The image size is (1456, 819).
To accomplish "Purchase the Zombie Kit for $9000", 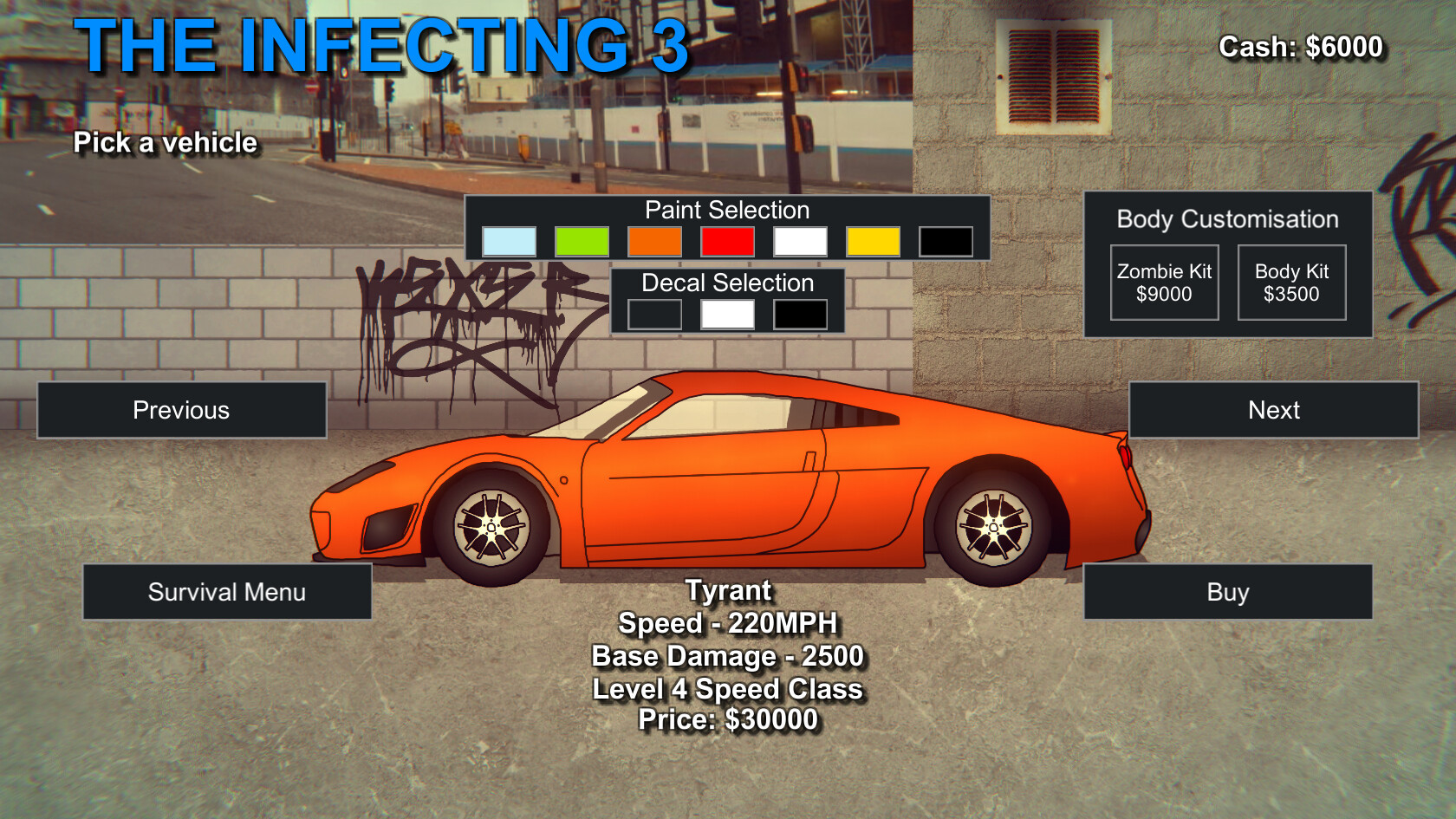I will tap(1164, 283).
